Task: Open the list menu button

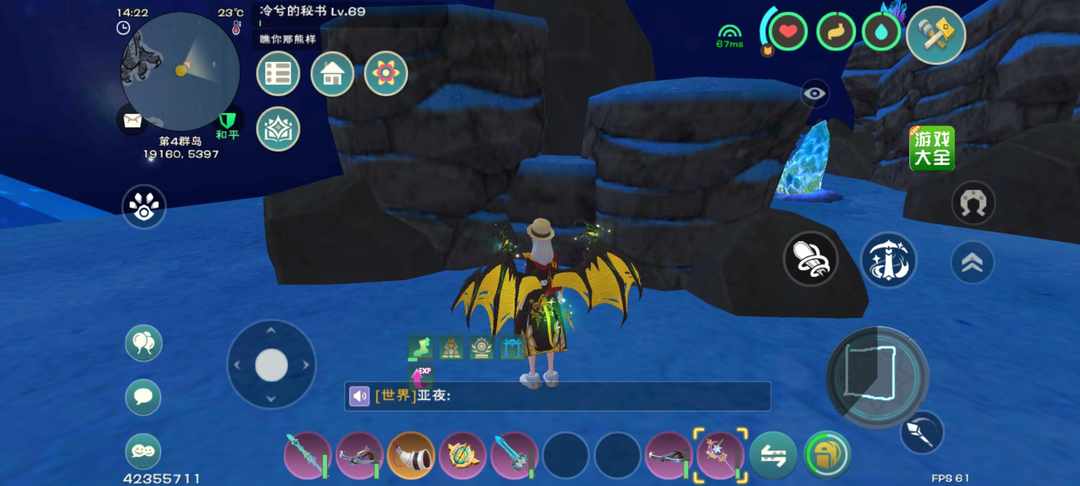Action: coord(278,73)
